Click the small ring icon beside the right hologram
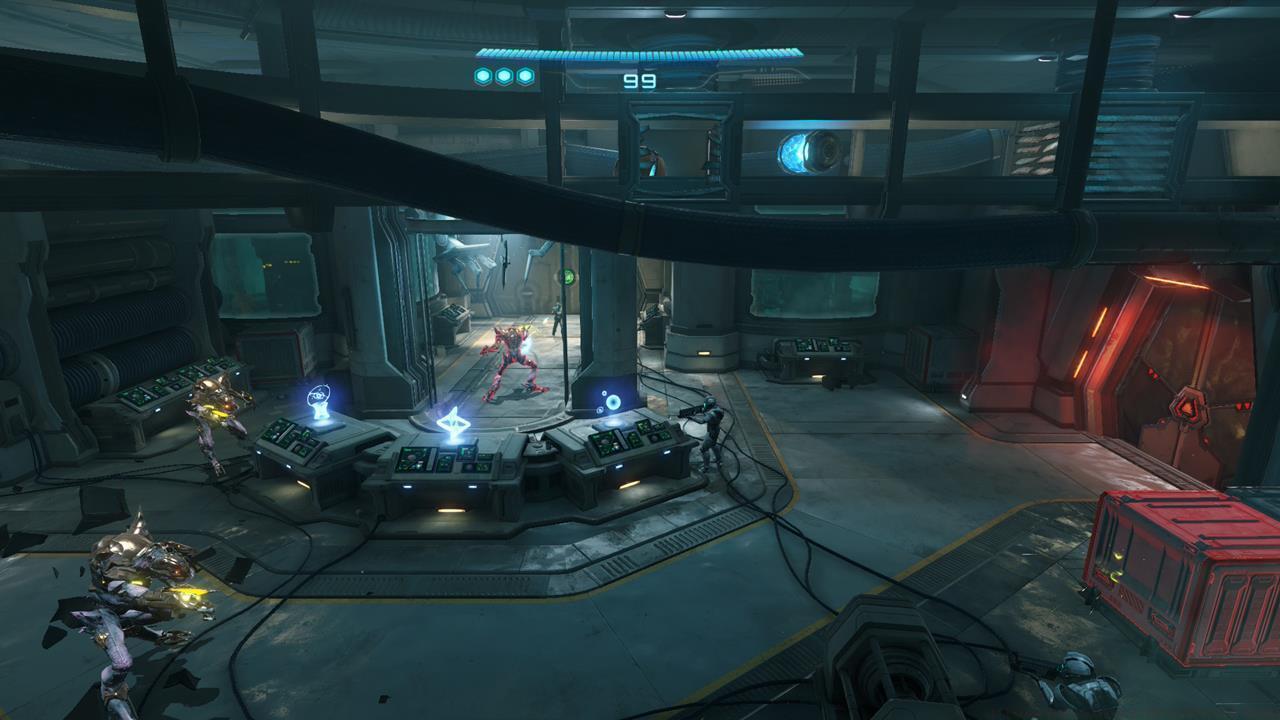1280x720 pixels. [604, 394]
